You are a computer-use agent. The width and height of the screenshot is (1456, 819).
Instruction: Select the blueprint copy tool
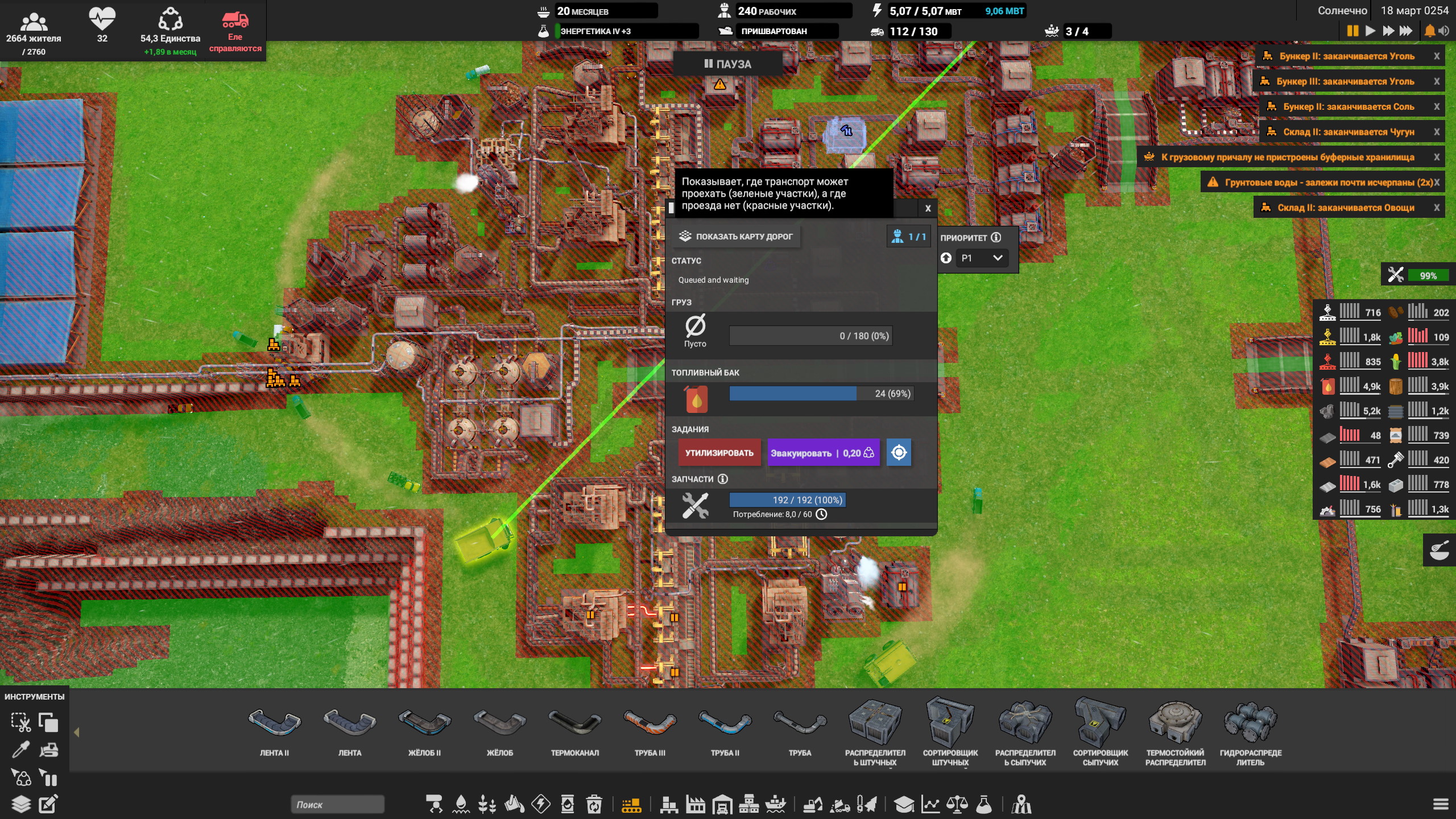[48, 723]
